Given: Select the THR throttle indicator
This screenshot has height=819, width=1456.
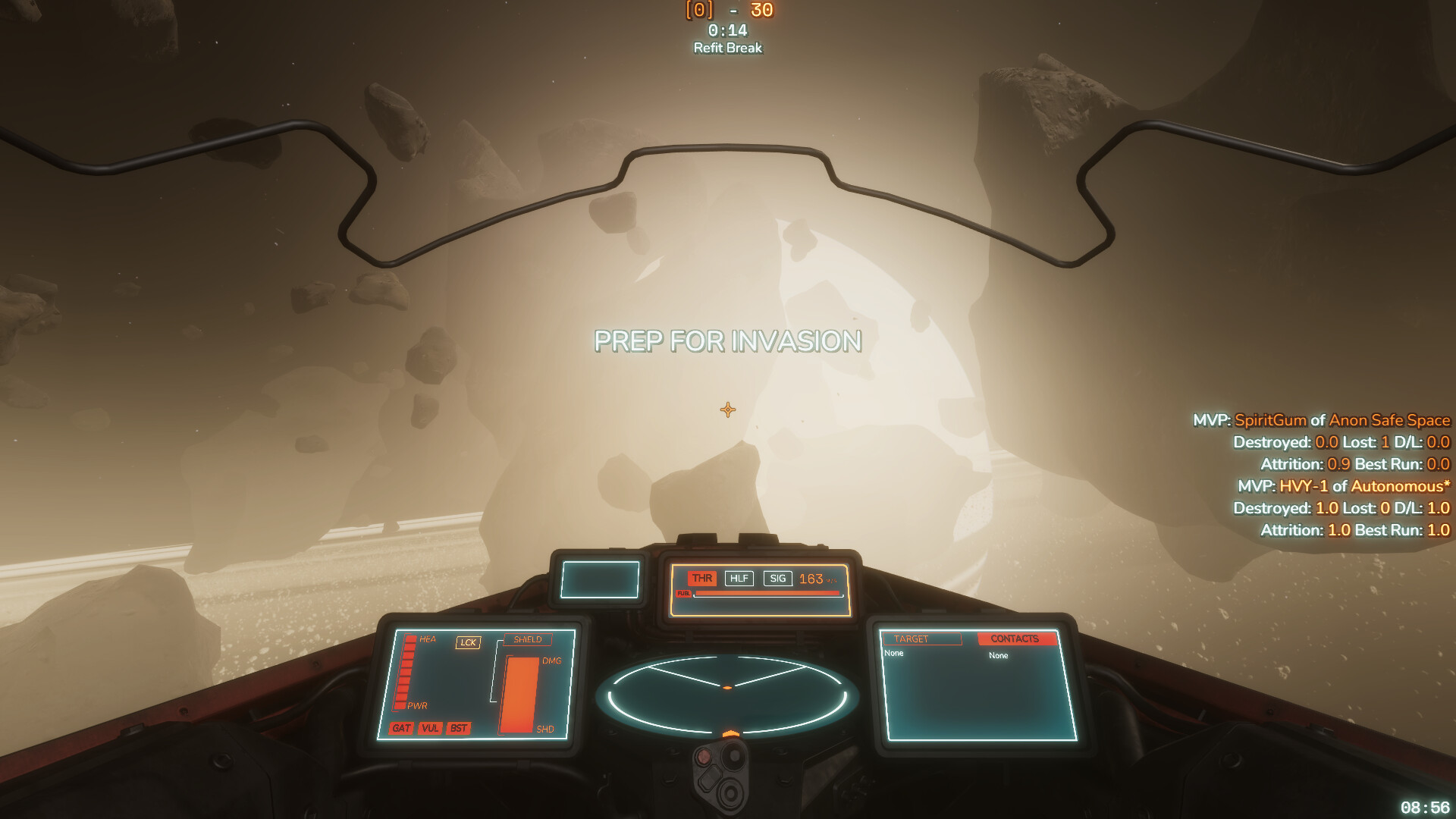Looking at the screenshot, I should (x=702, y=578).
